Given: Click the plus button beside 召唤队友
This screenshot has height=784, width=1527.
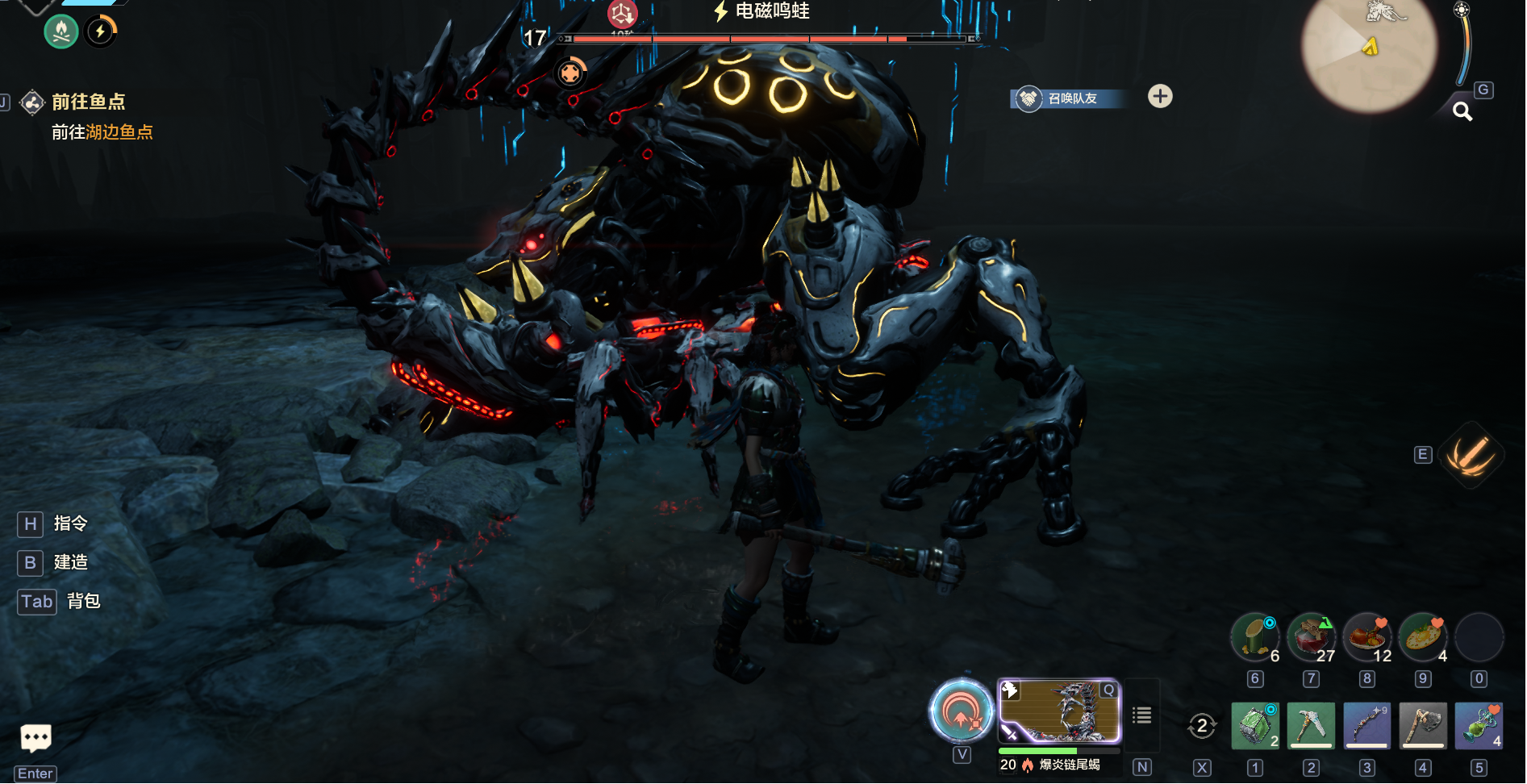Looking at the screenshot, I should coord(1160,97).
